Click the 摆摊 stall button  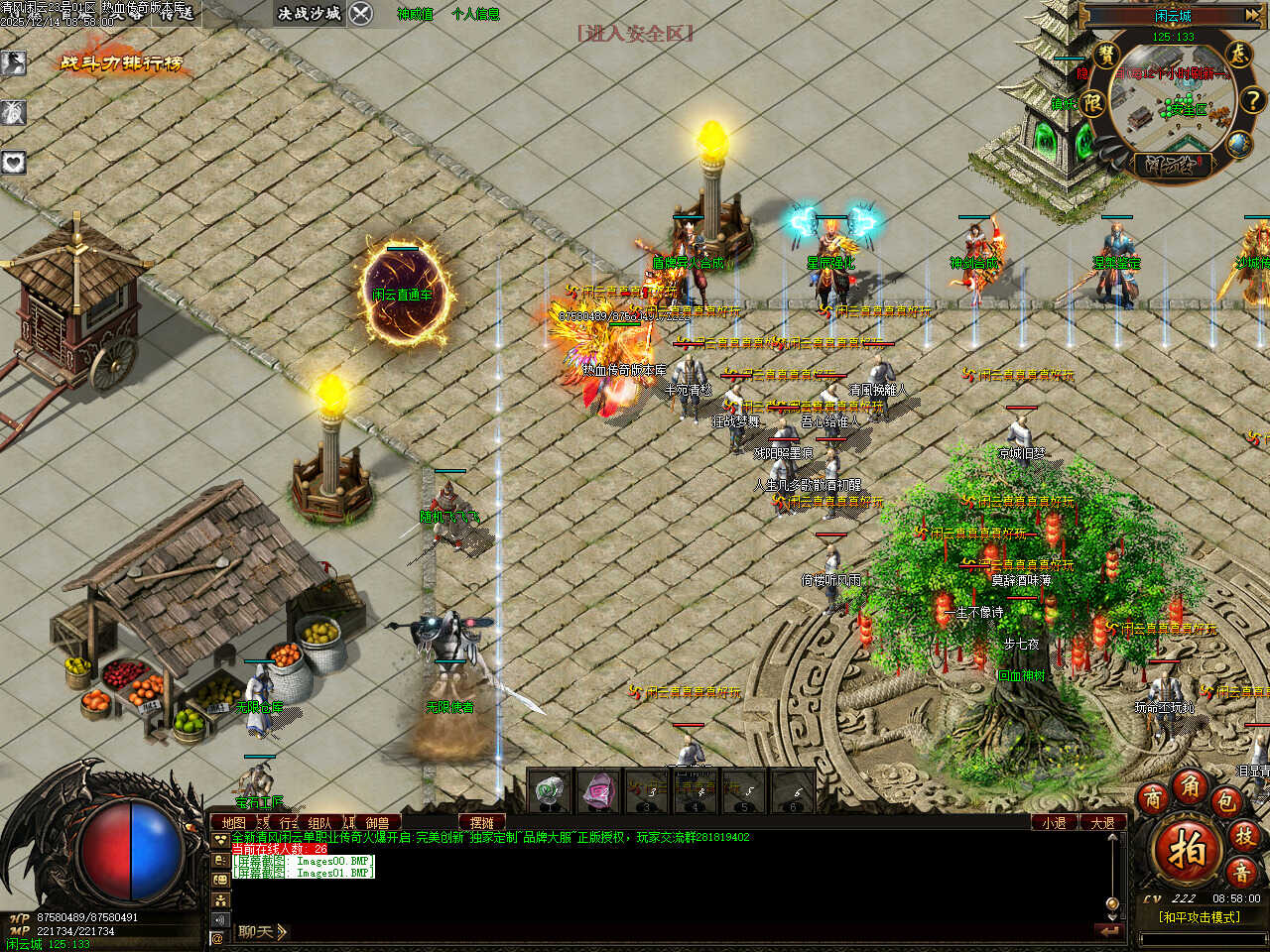[482, 822]
